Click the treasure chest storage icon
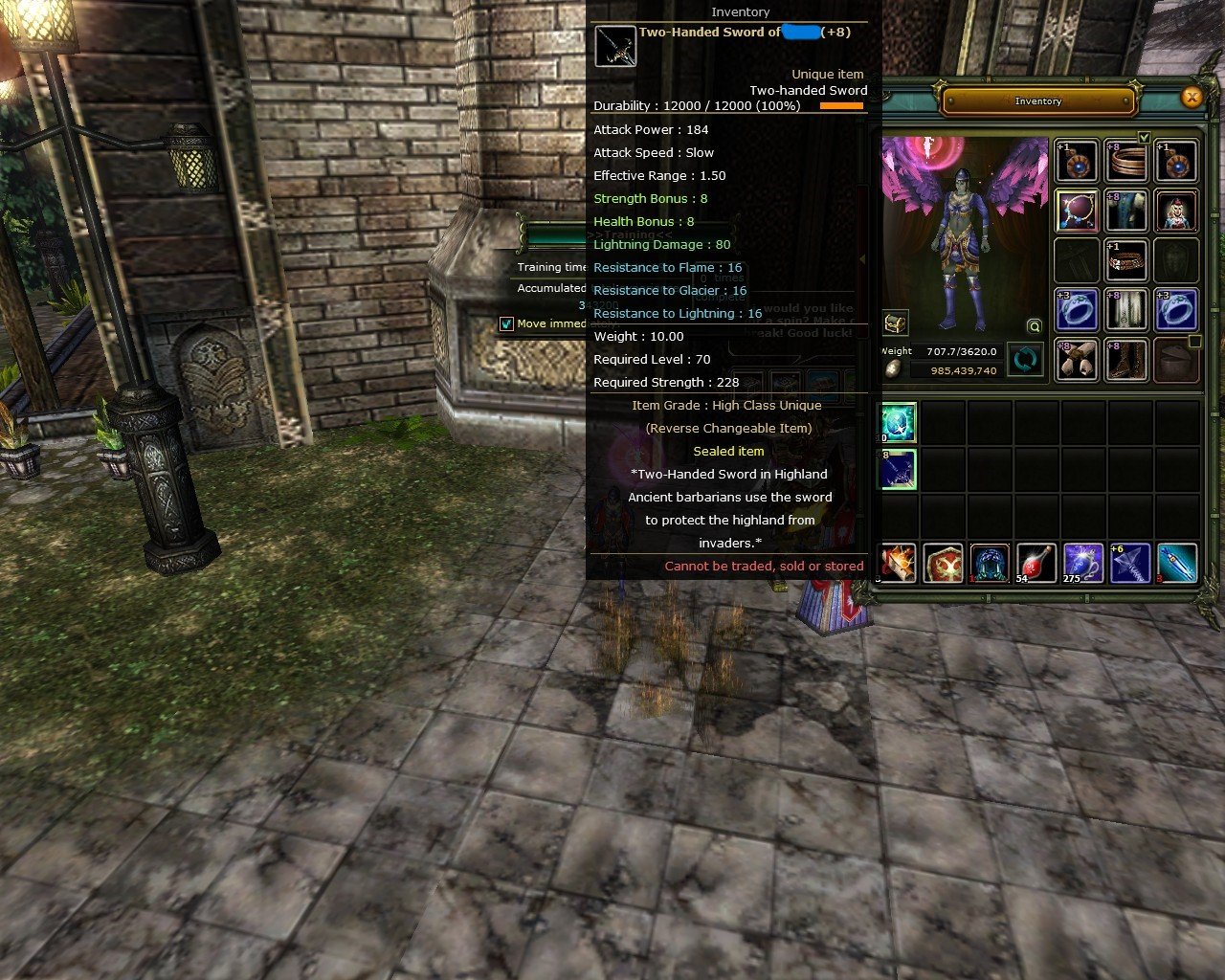Screen dimensions: 1225x980 coord(896,322)
